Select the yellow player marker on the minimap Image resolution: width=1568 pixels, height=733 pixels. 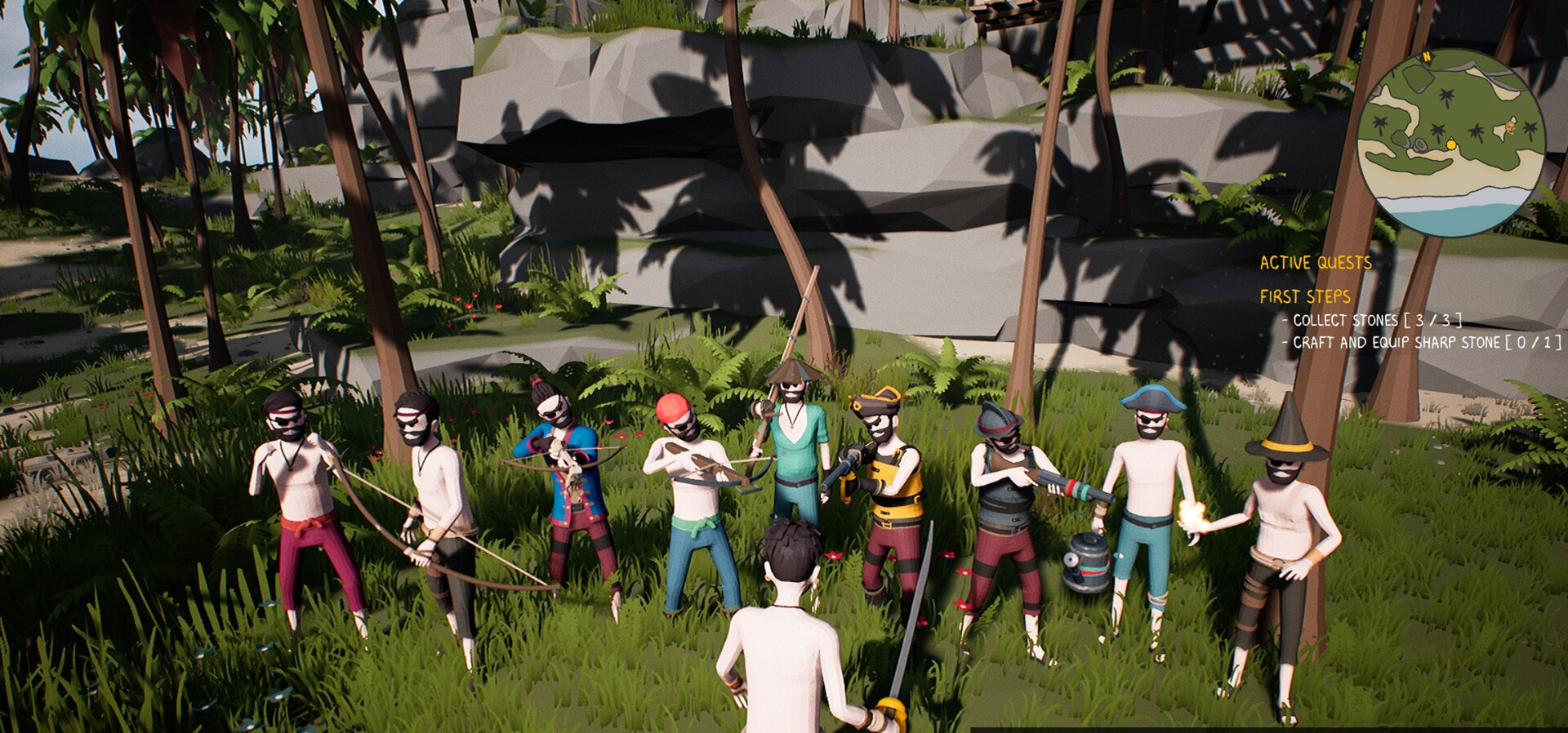click(1451, 144)
